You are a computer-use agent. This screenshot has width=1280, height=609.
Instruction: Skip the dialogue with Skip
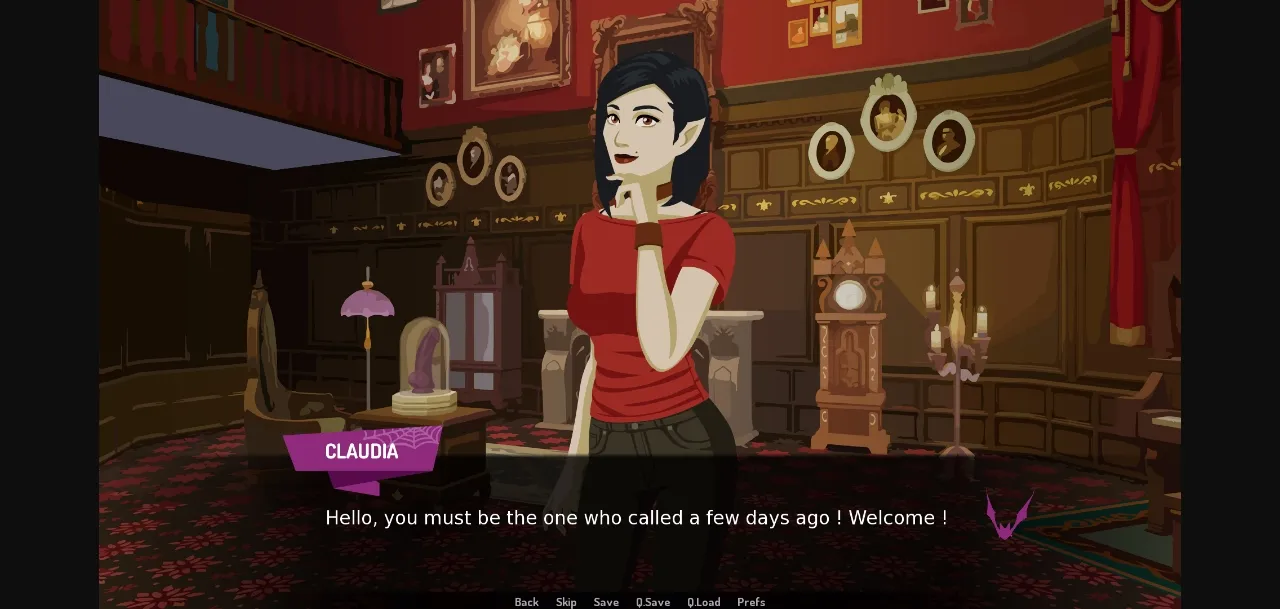[566, 602]
